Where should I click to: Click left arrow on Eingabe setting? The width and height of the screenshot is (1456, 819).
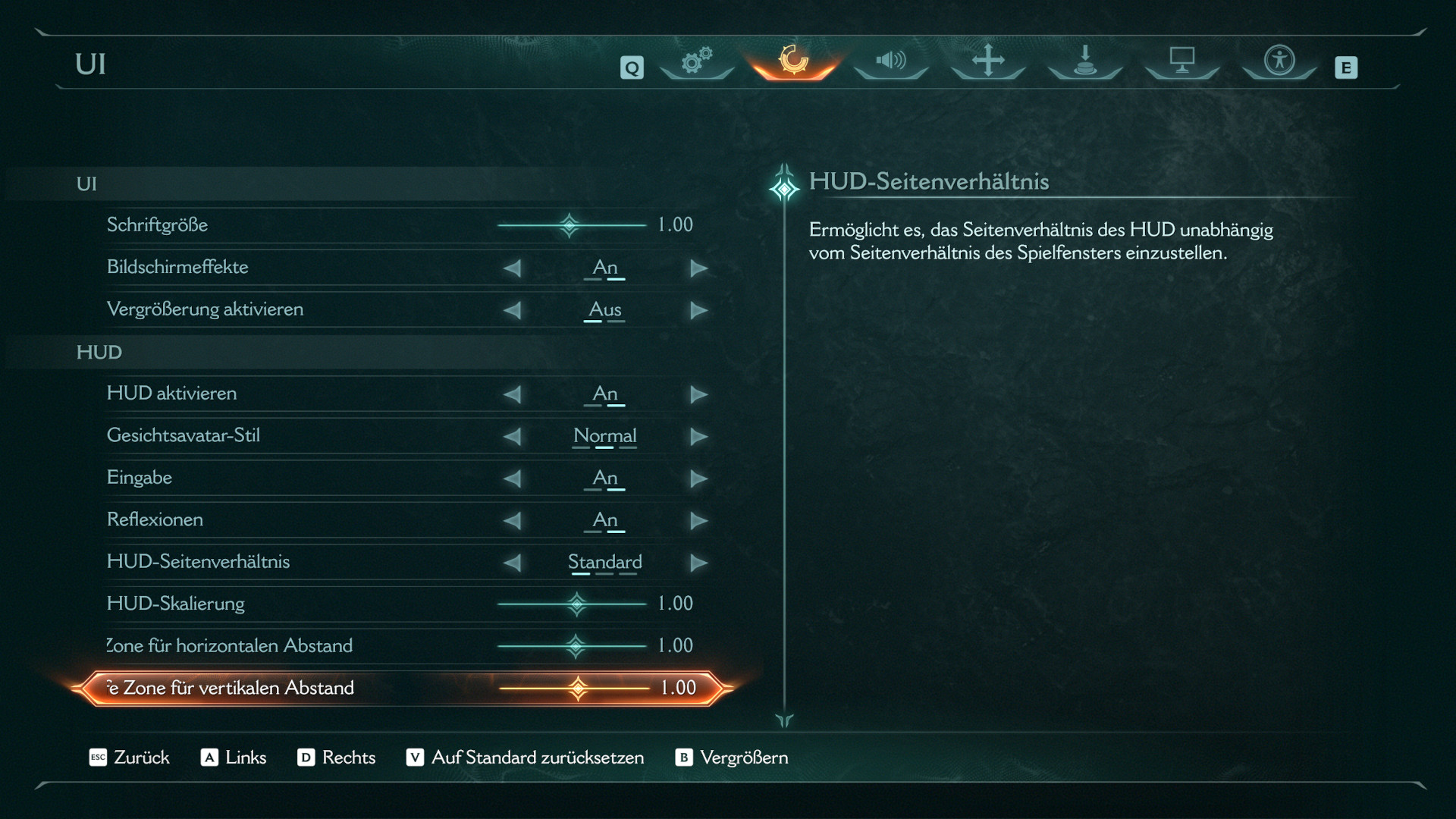tap(513, 479)
